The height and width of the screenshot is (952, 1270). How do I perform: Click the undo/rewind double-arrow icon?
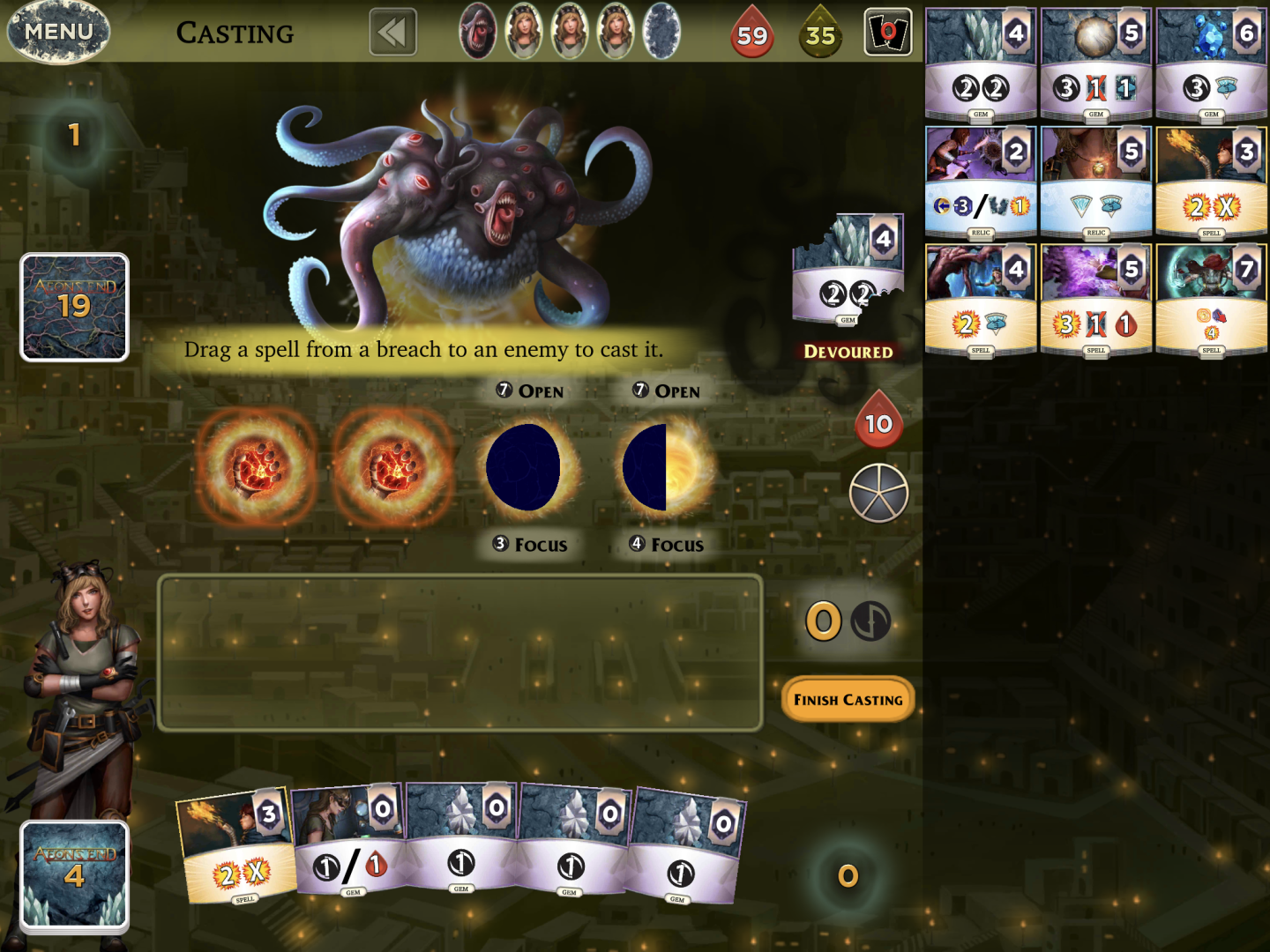coord(392,31)
